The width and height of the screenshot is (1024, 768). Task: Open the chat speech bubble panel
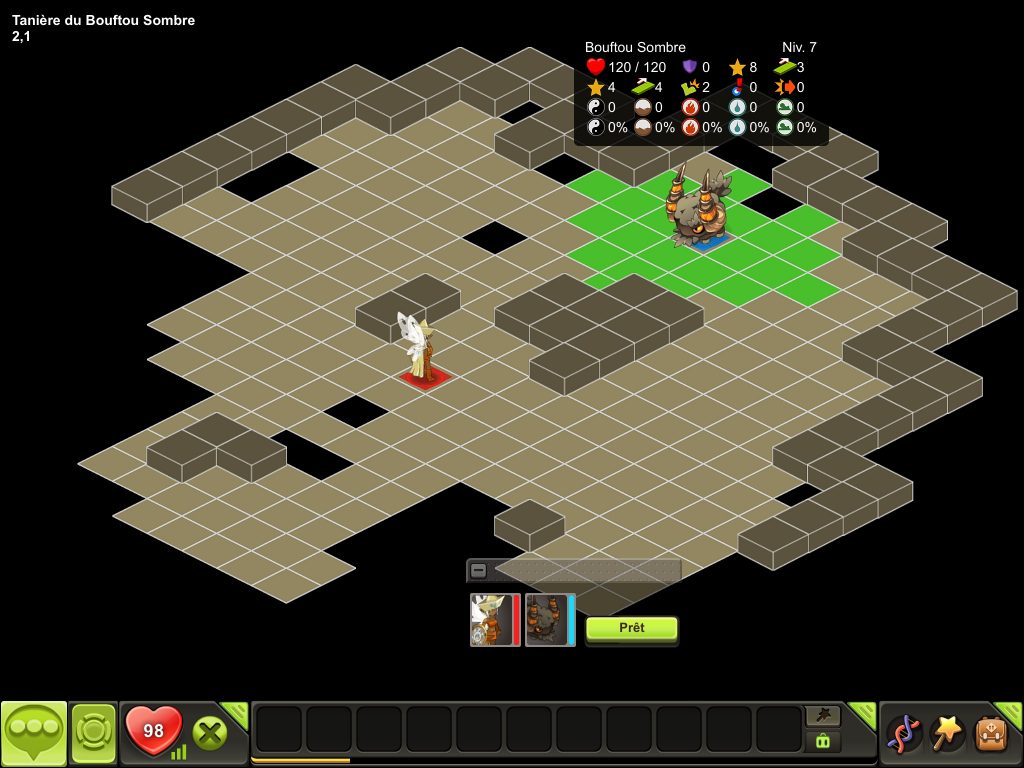[x=34, y=733]
